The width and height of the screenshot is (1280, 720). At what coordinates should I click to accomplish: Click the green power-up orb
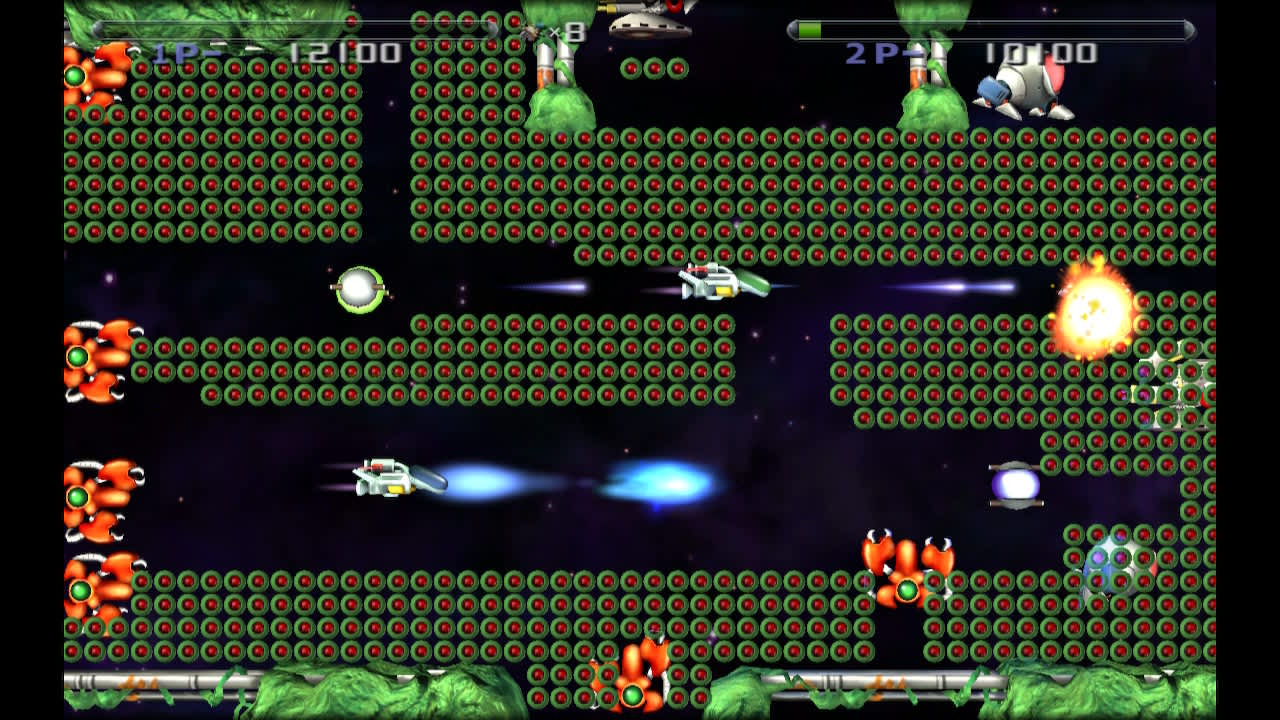click(358, 289)
